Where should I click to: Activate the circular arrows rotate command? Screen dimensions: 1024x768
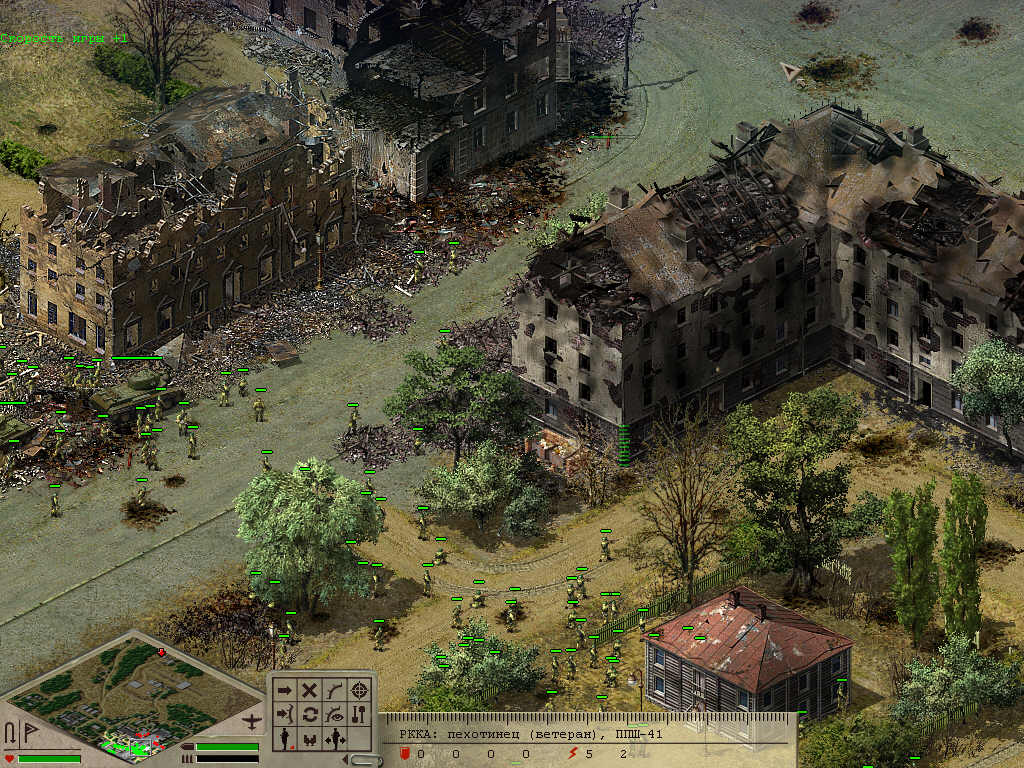(x=310, y=714)
